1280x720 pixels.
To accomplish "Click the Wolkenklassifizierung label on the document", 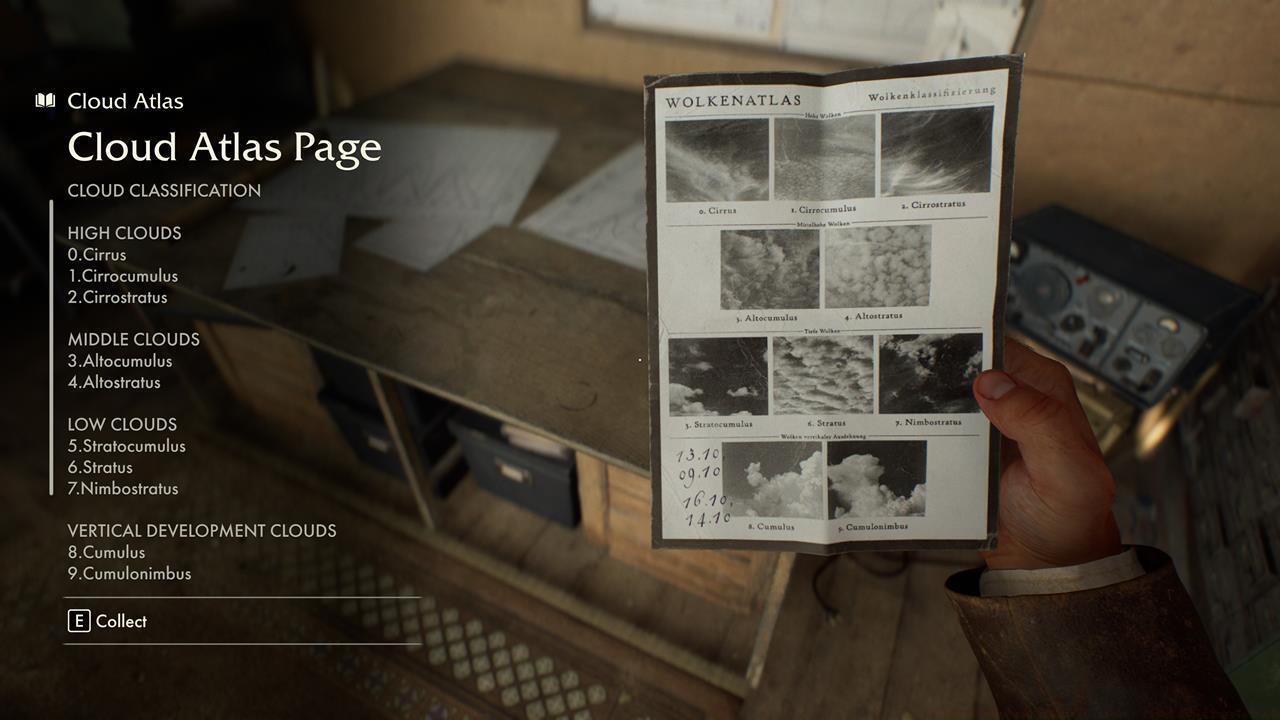I will coord(930,92).
